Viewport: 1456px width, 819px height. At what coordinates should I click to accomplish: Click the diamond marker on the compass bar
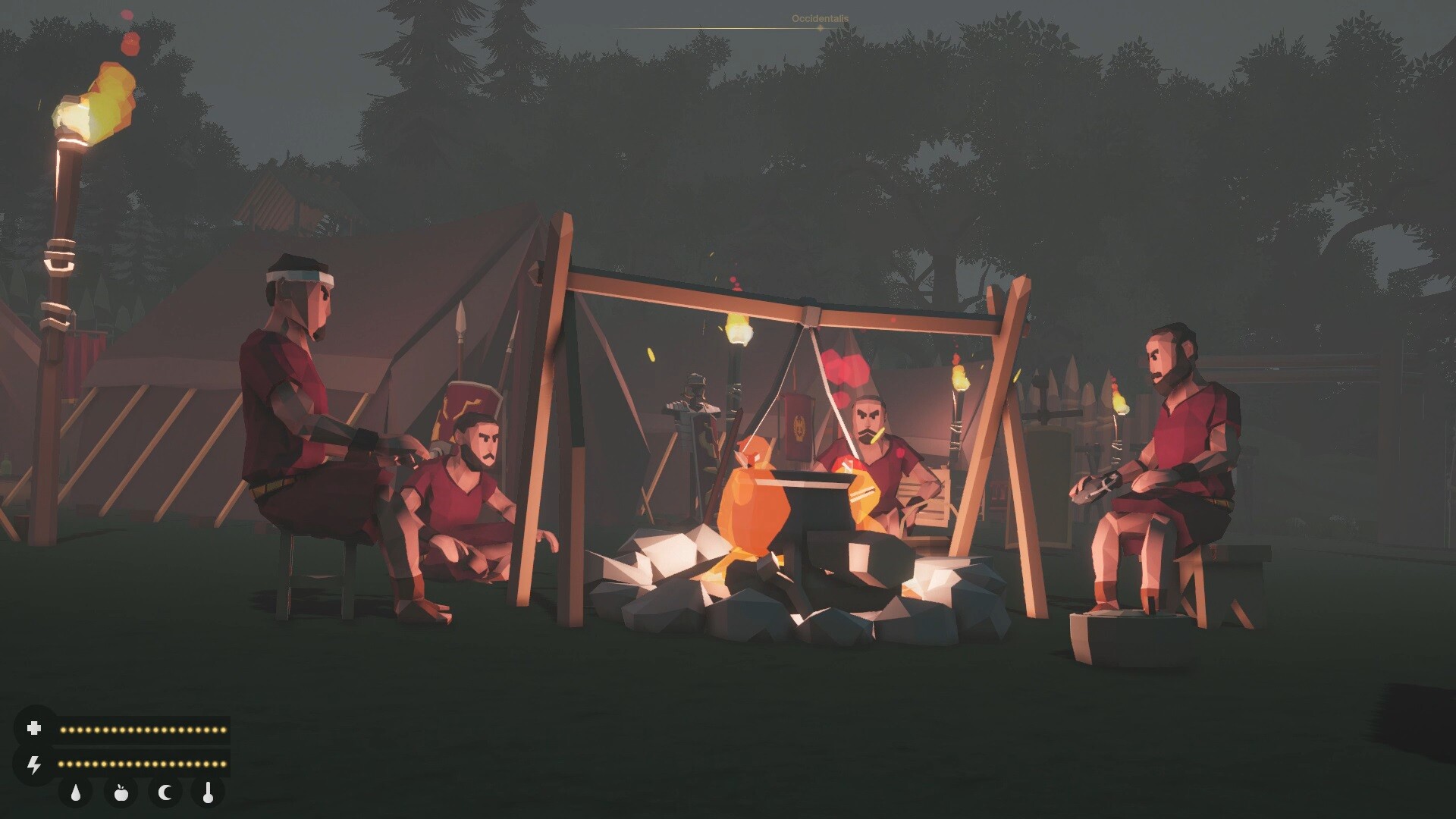[x=819, y=28]
